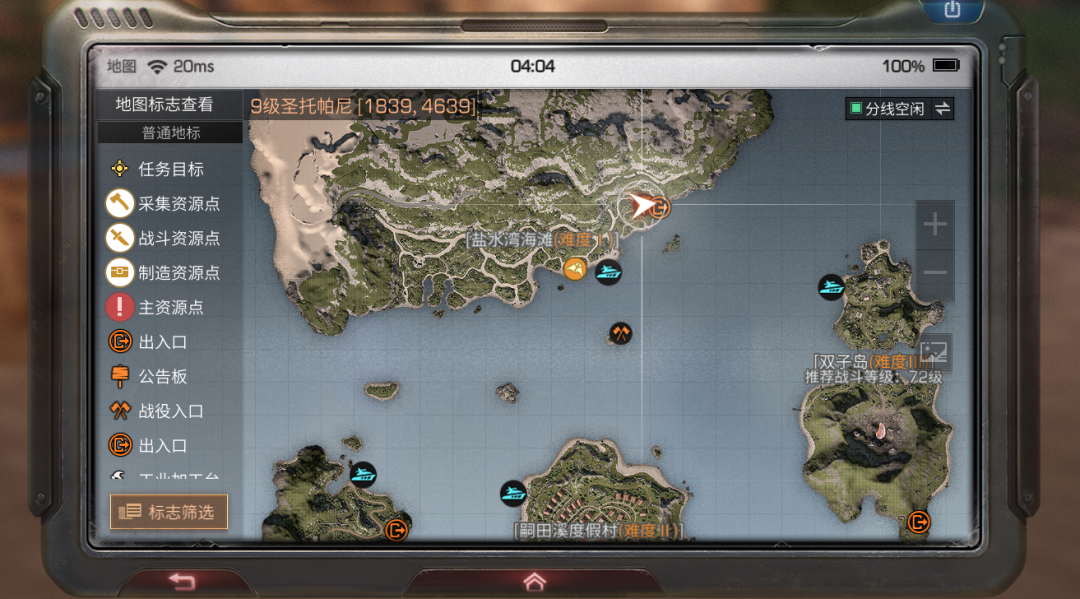1080x599 pixels.
Task: Go back with the red arrow button
Action: (x=181, y=581)
